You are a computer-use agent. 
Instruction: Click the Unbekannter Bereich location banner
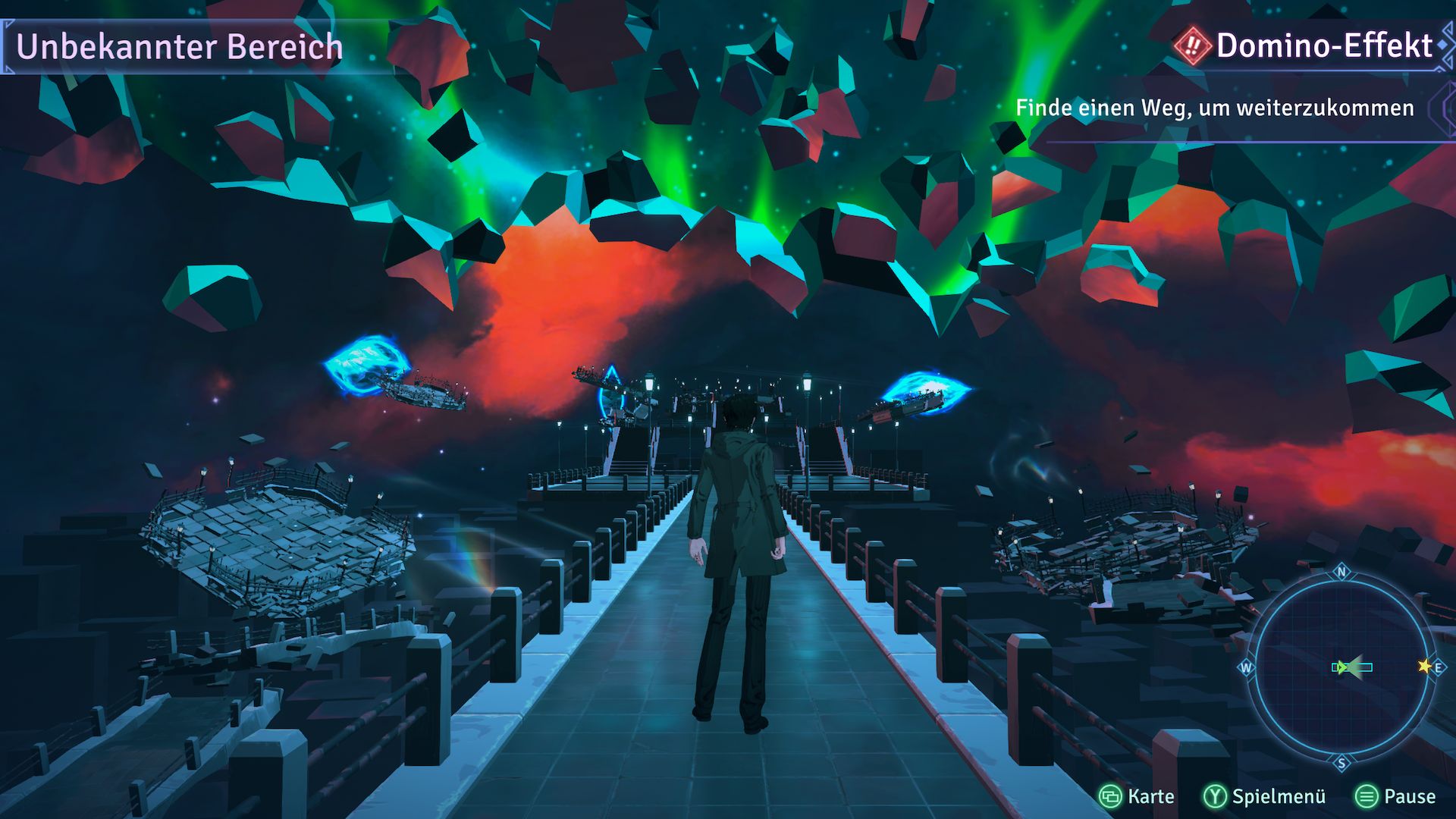[x=179, y=47]
